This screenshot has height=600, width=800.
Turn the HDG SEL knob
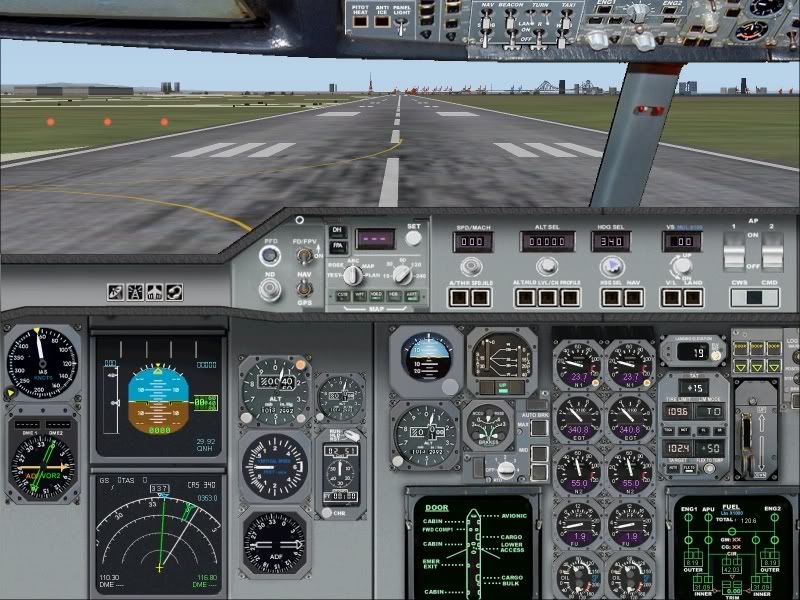click(609, 267)
